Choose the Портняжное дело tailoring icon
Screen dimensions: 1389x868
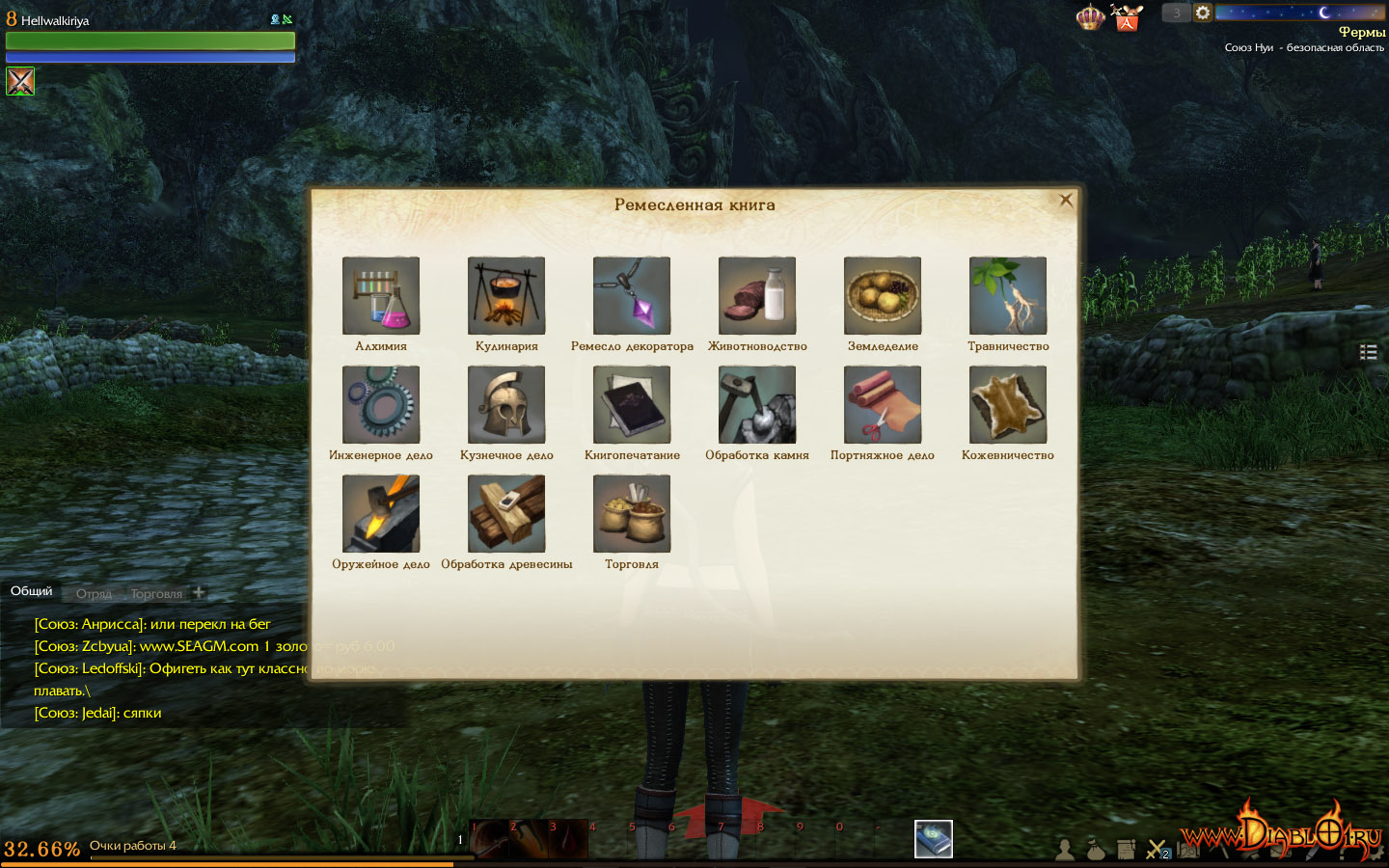[x=883, y=404]
